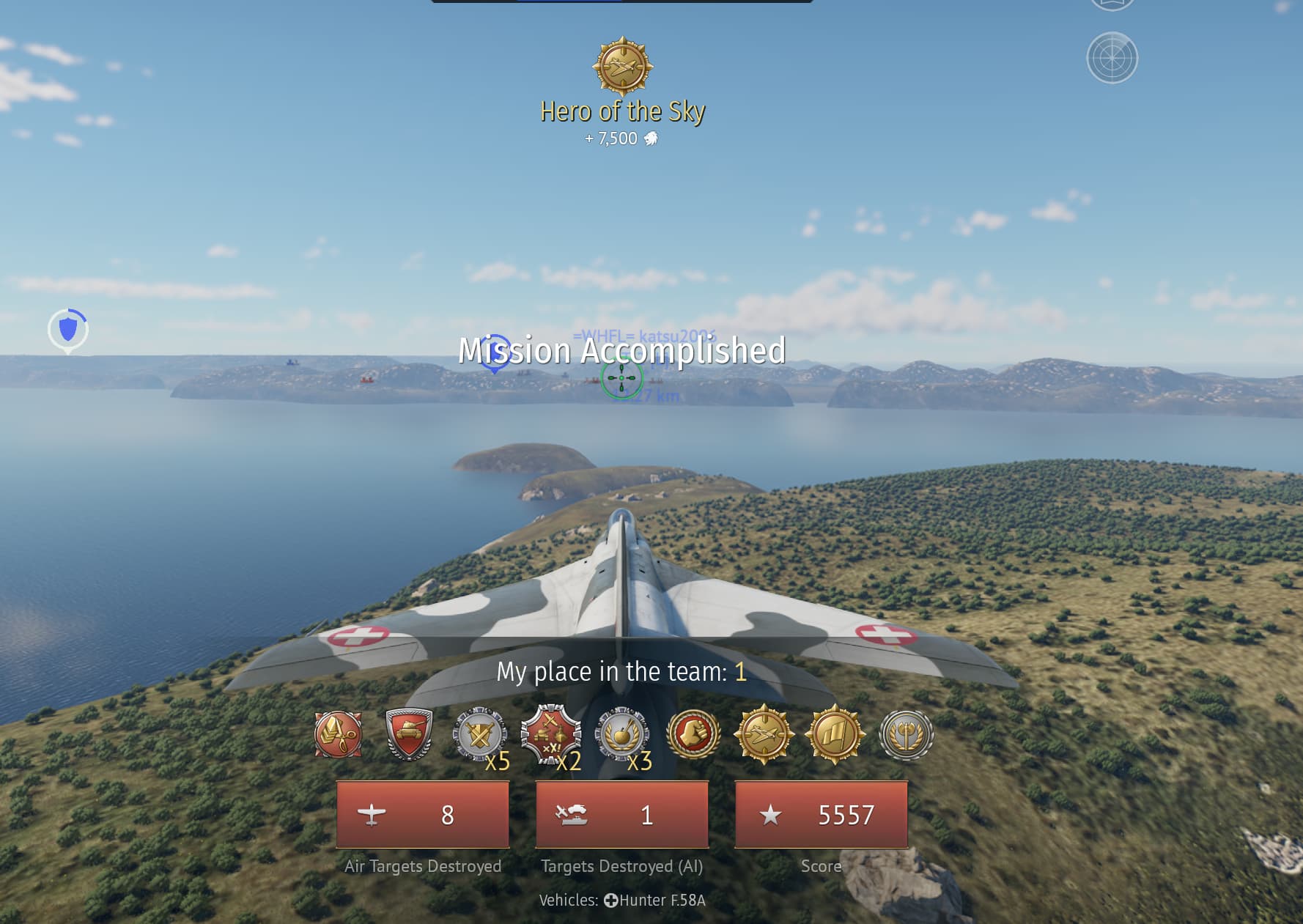Click the crossed swords x5 award
Screen dimensions: 1303x924
click(x=479, y=734)
